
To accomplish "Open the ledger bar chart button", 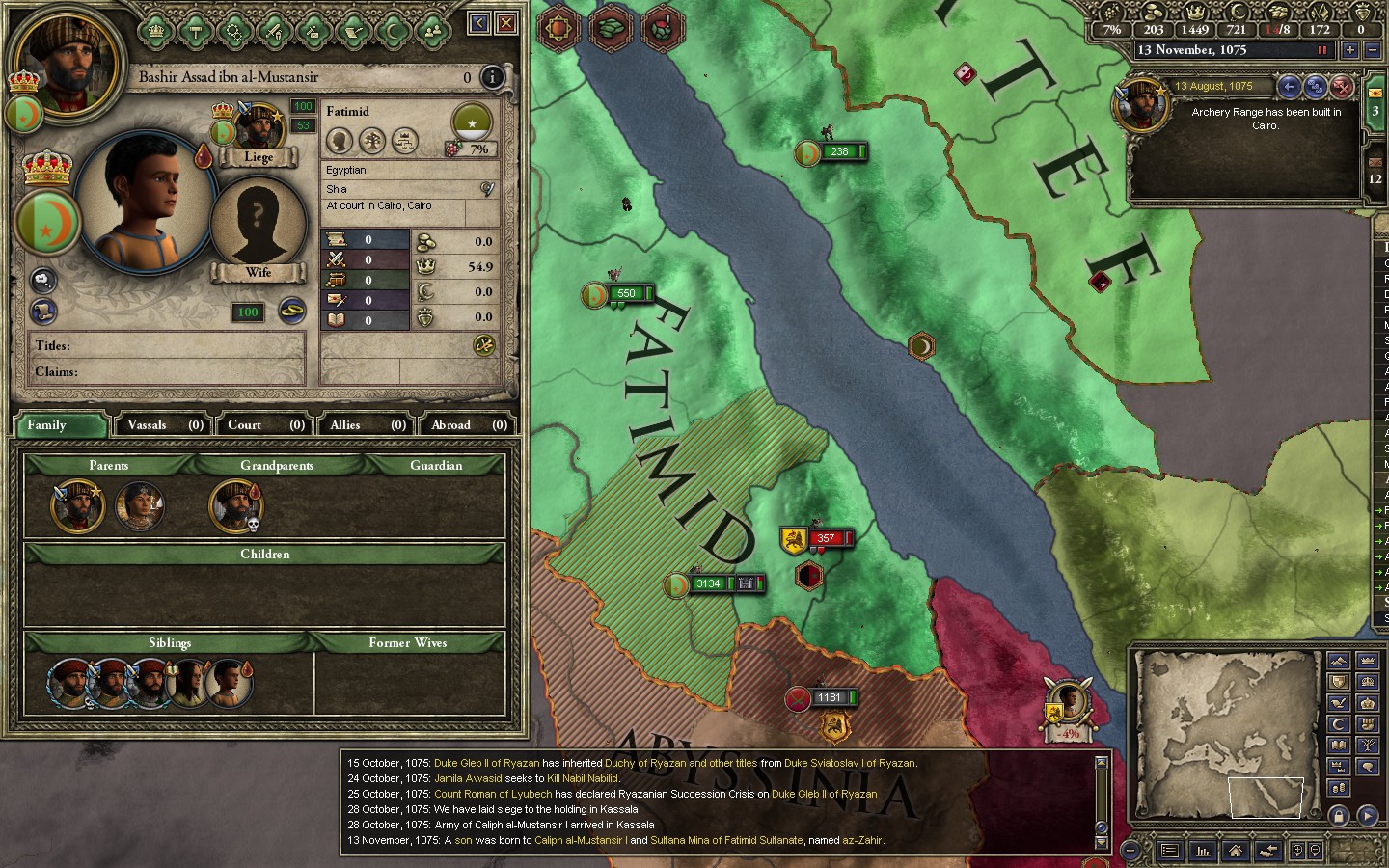I will click(1203, 851).
